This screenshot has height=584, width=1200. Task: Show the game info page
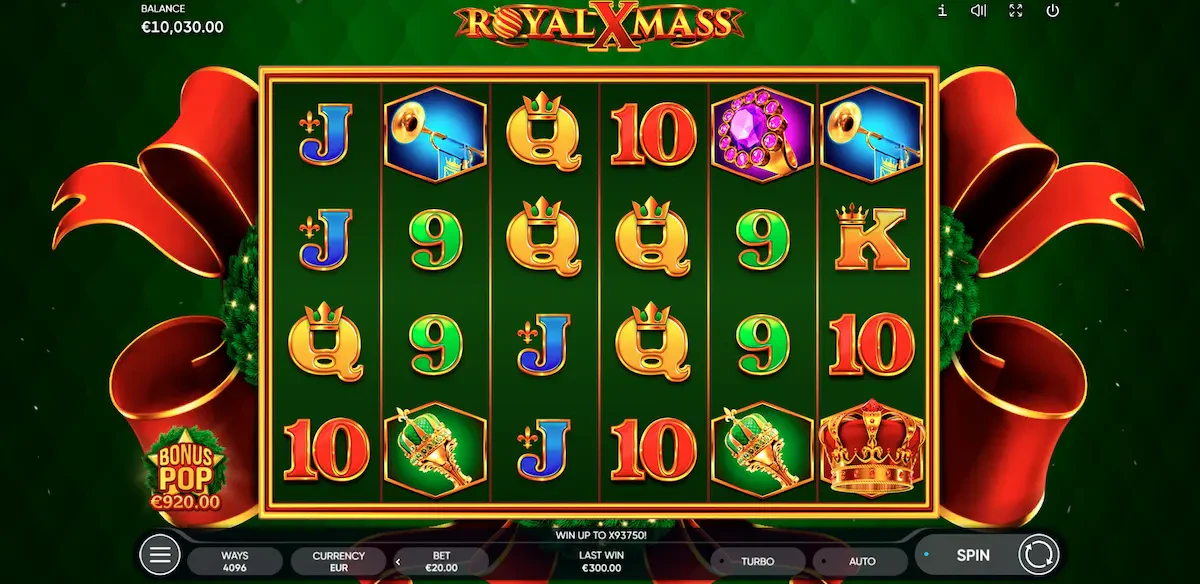click(x=942, y=11)
